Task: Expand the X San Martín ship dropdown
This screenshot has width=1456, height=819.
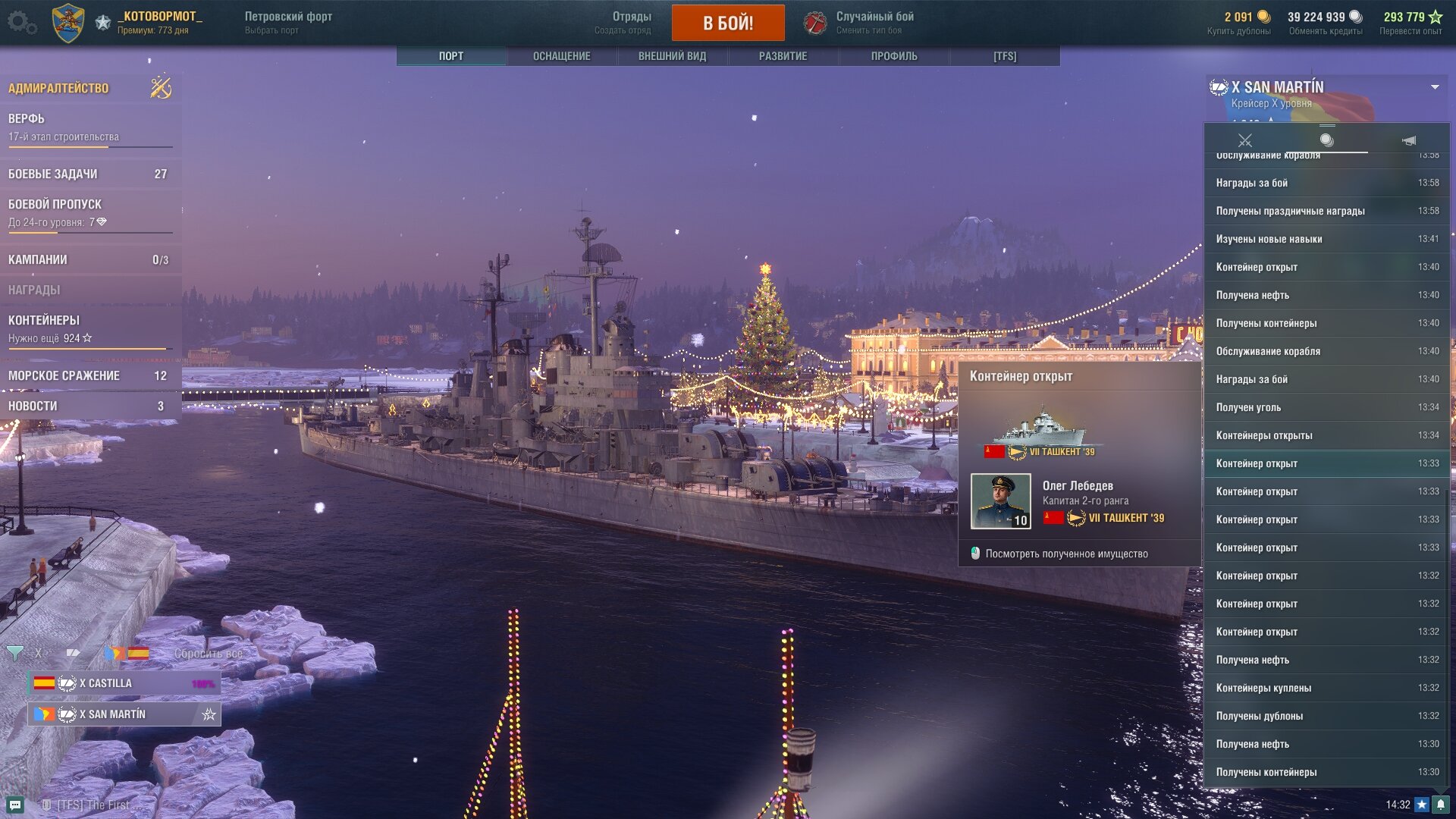Action: [x=1435, y=87]
